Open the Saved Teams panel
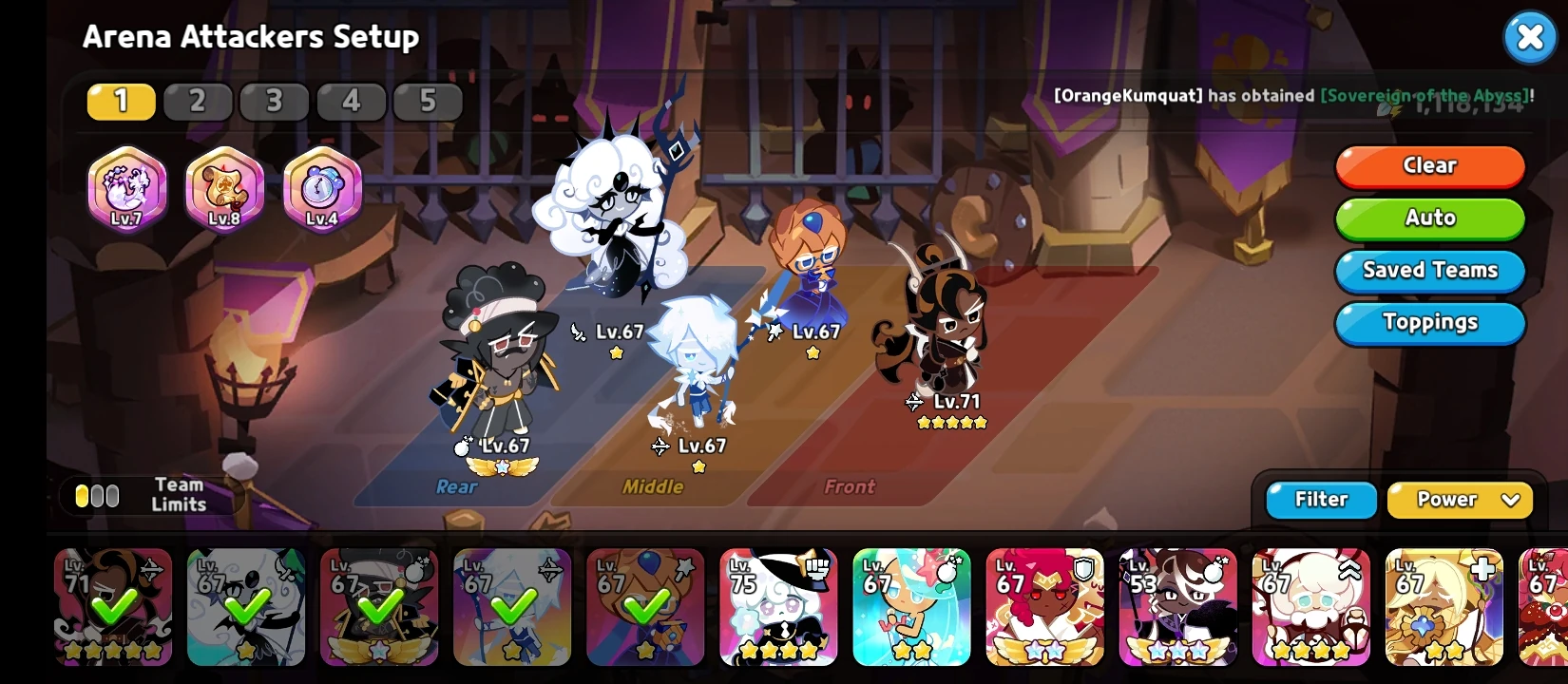Viewport: 1568px width, 684px height. pyautogui.click(x=1429, y=271)
